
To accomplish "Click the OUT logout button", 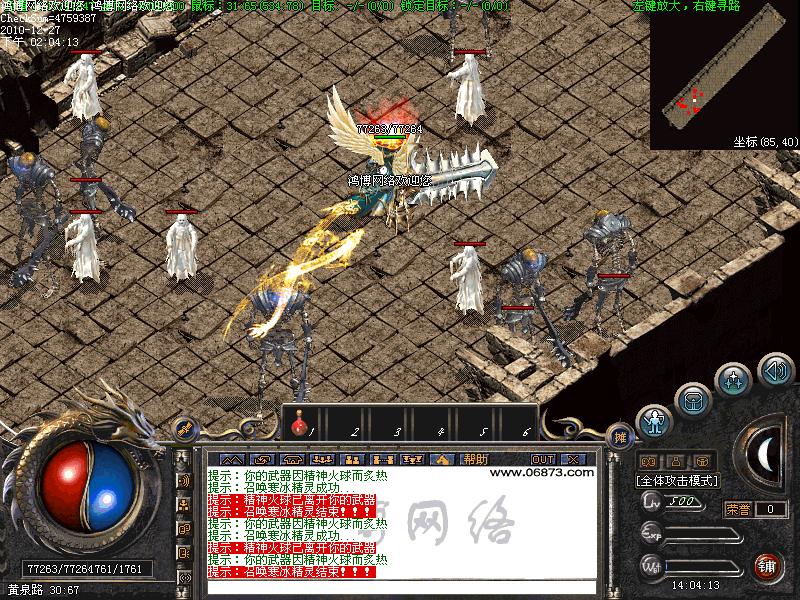I will 543,459.
